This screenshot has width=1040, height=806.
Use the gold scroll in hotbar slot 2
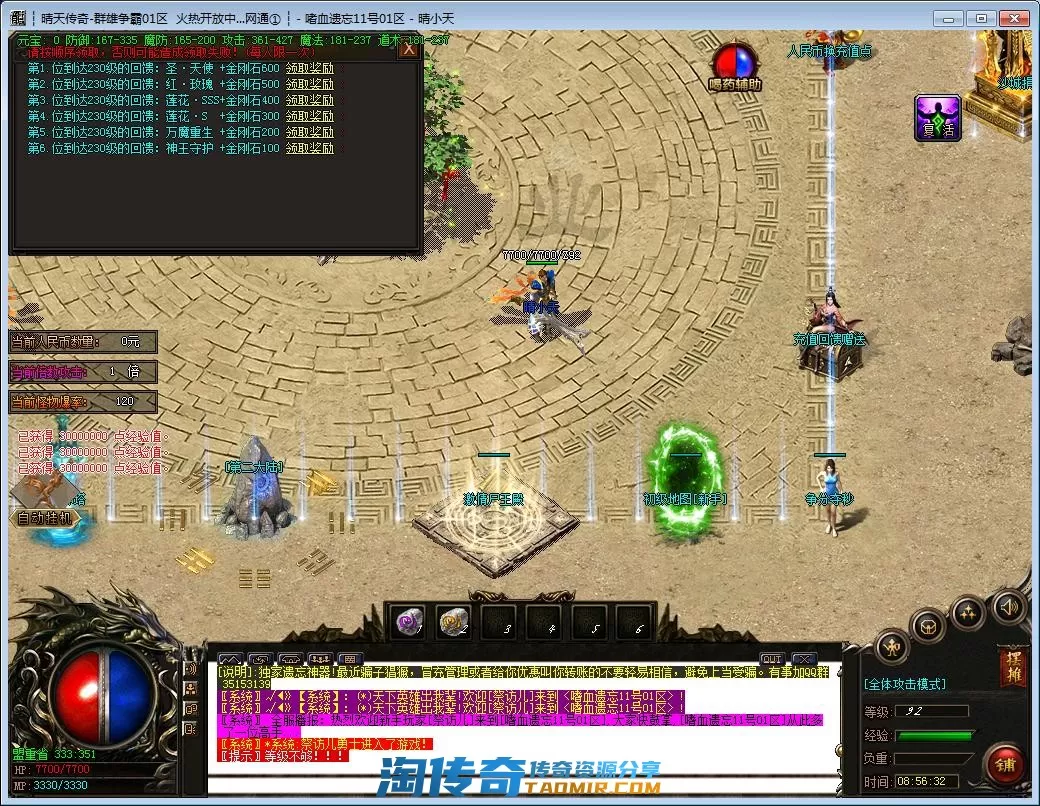[453, 622]
